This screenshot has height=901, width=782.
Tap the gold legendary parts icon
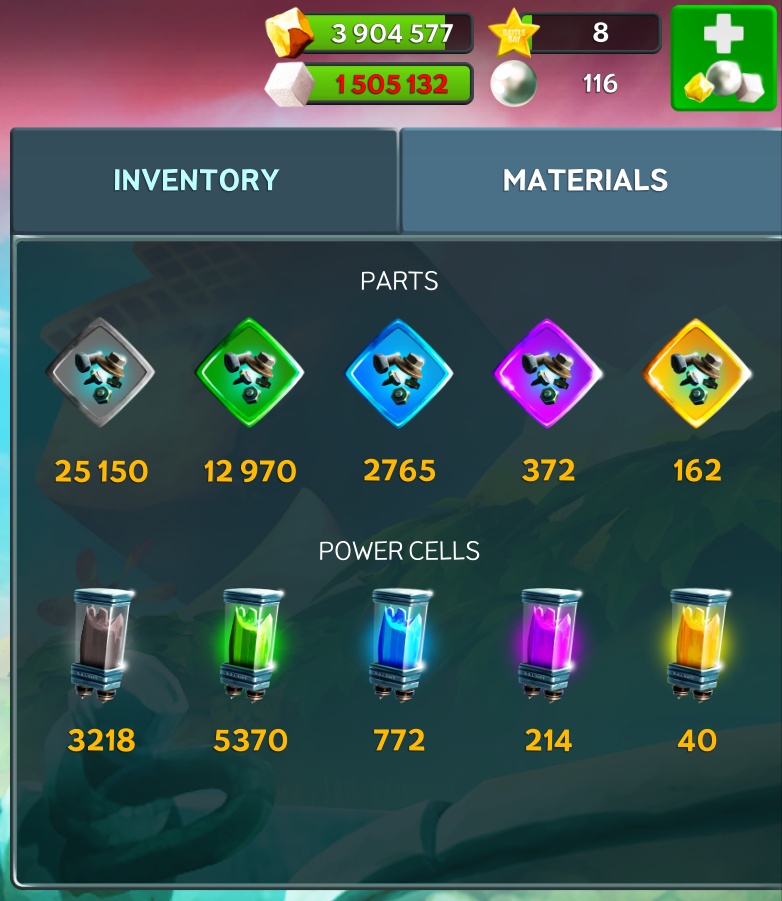(697, 374)
